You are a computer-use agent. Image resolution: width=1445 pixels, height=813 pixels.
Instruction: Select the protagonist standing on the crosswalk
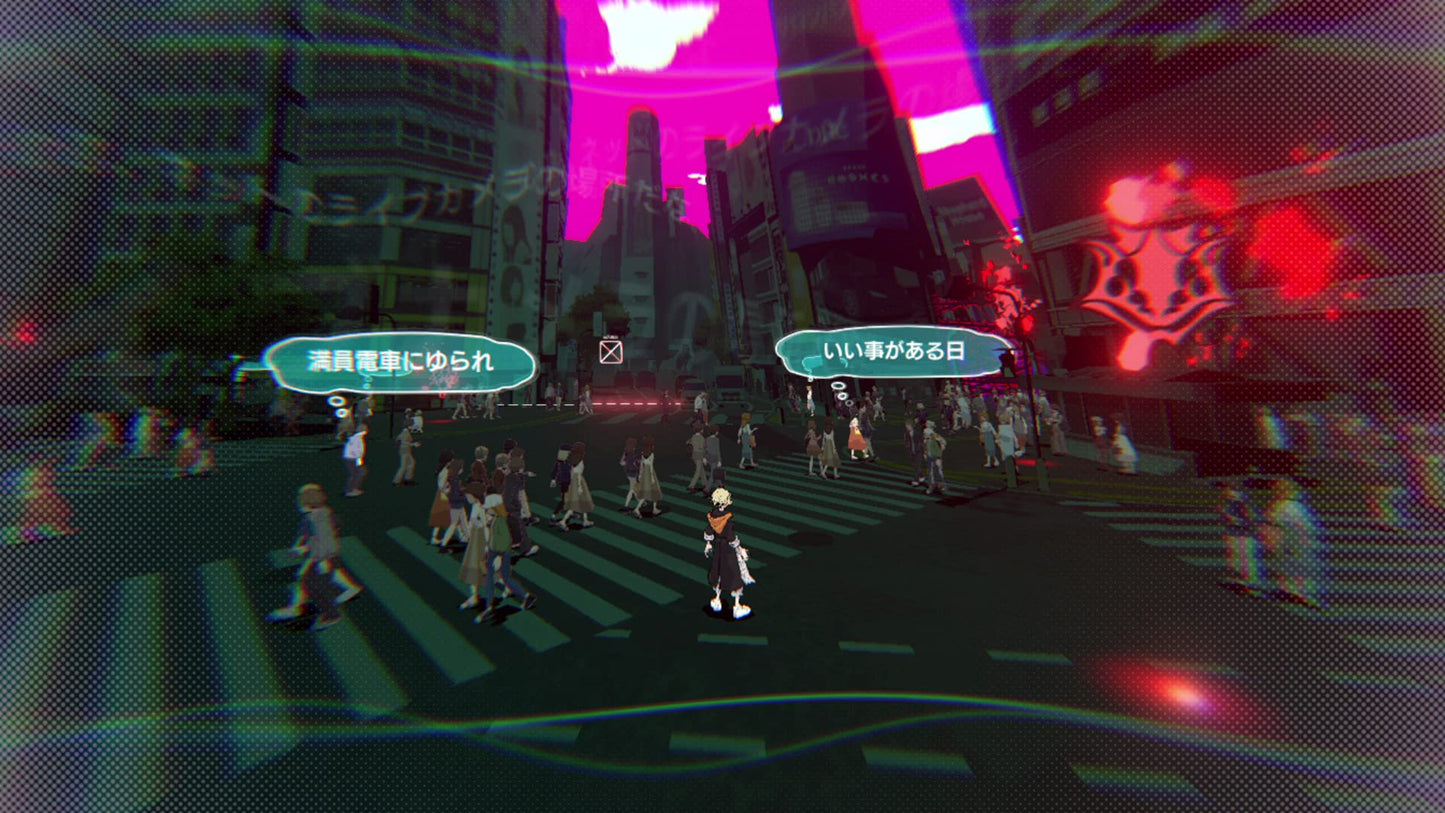pyautogui.click(x=722, y=545)
